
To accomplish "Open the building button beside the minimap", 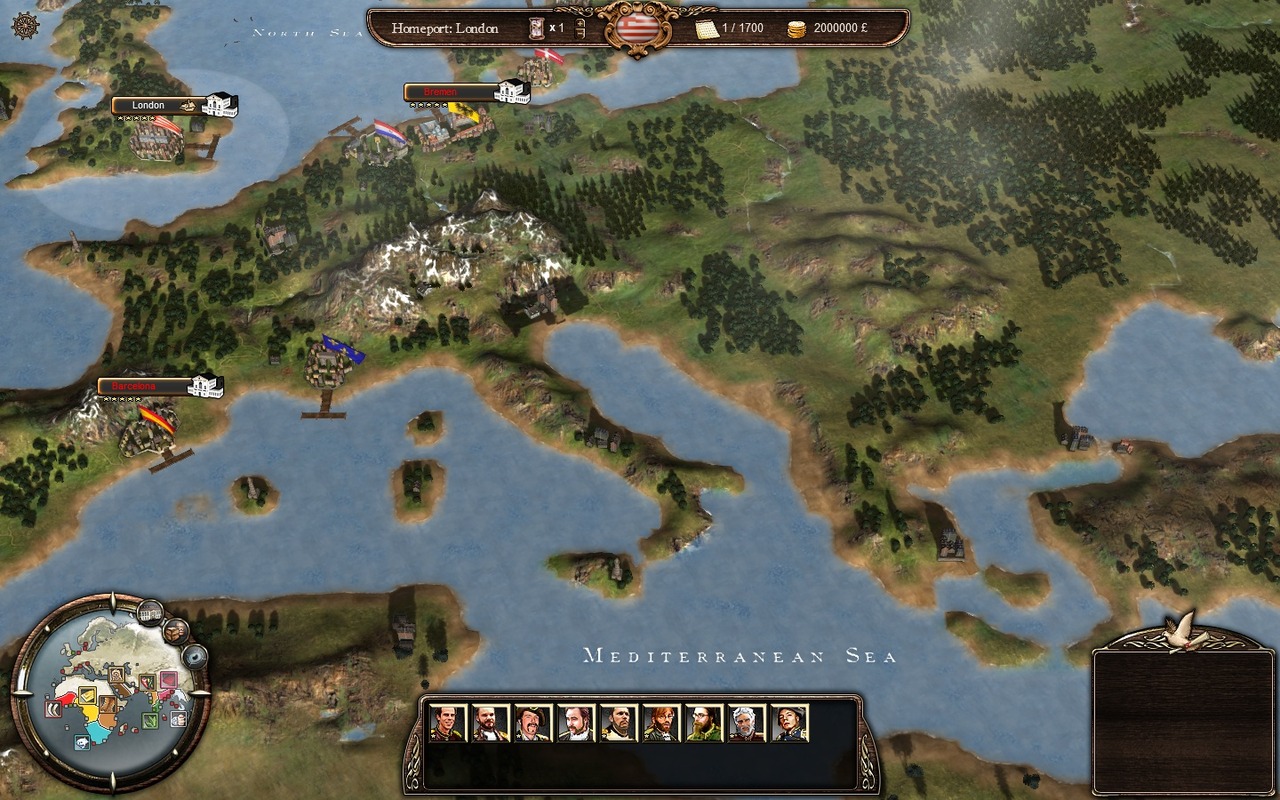I will [x=150, y=610].
